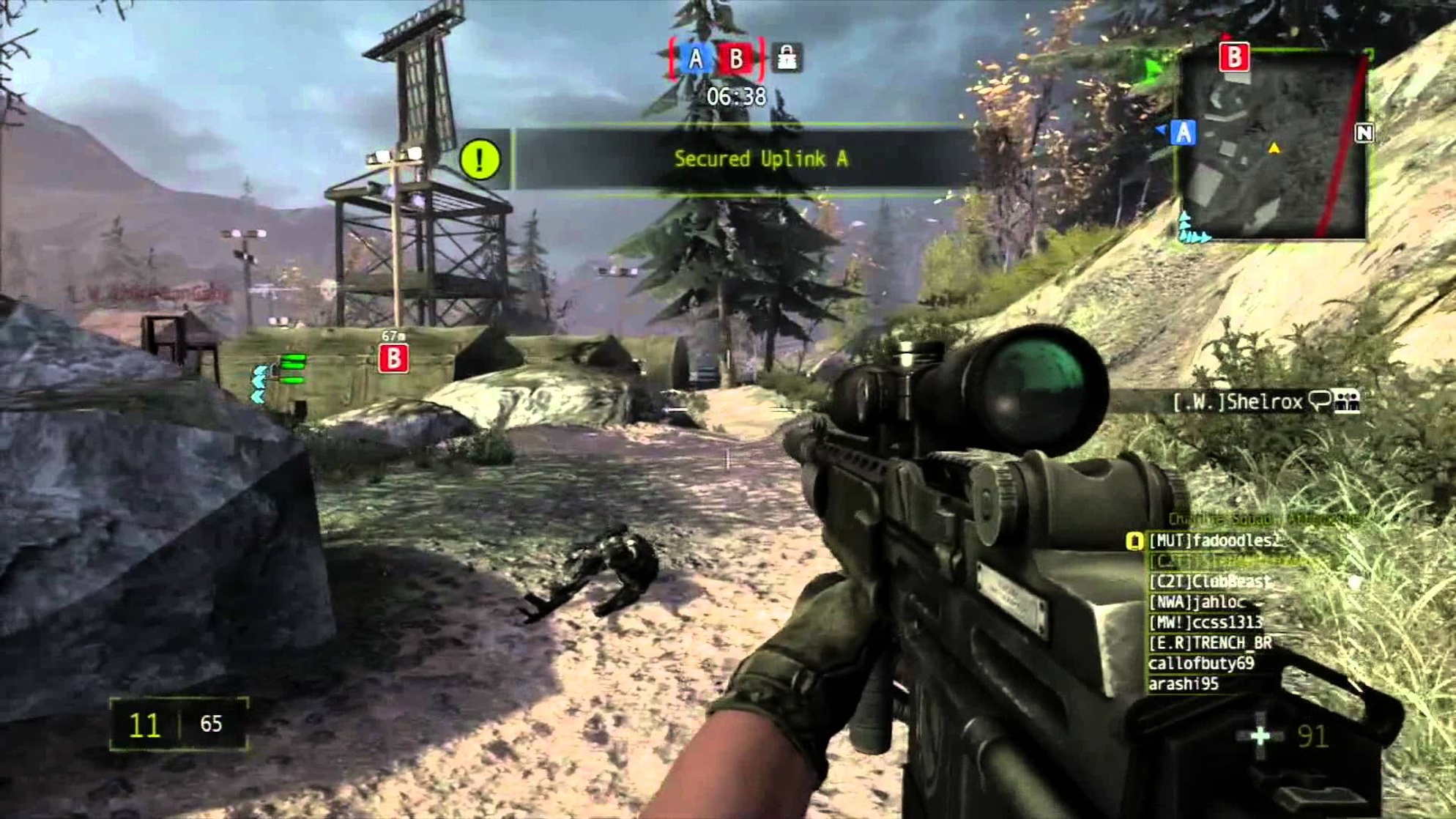Click the Secured Uplink A notification banner
The width and height of the screenshot is (1456, 819).
[760, 159]
